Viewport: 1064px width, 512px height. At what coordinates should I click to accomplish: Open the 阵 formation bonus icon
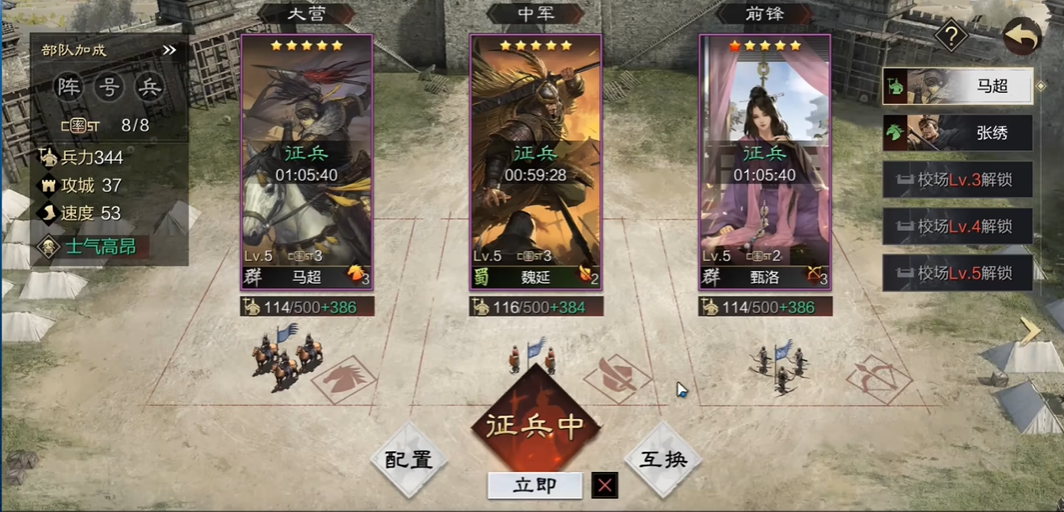pyautogui.click(x=68, y=87)
